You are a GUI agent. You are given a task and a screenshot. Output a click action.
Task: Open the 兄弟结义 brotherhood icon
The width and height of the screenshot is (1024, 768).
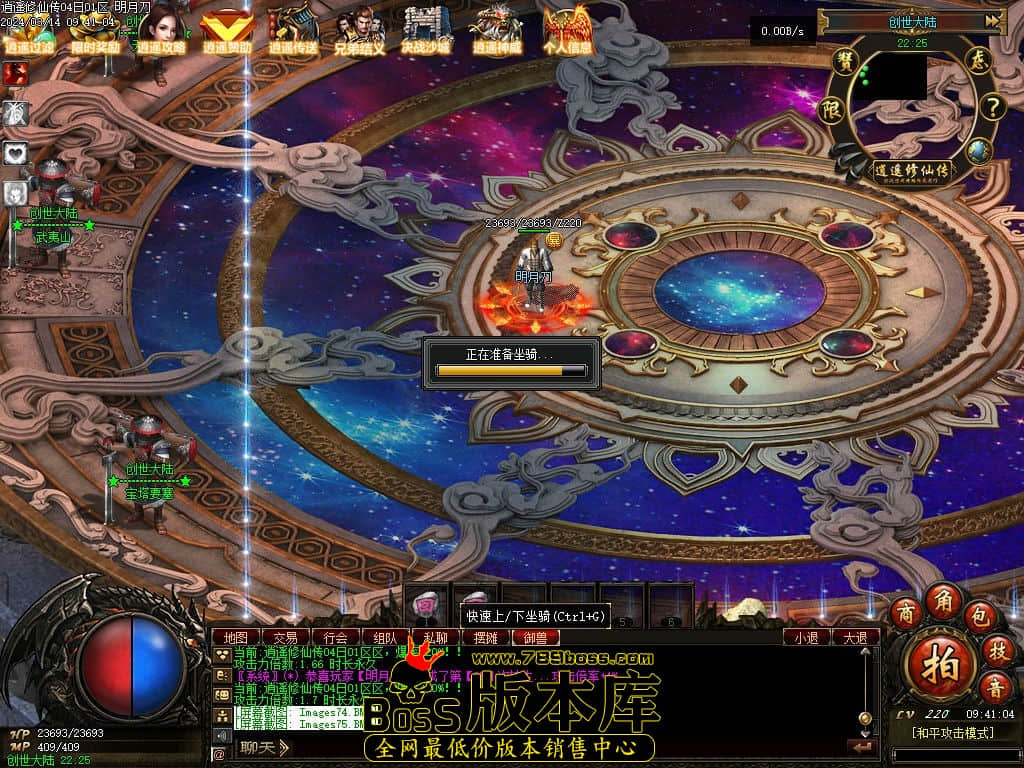pyautogui.click(x=359, y=30)
